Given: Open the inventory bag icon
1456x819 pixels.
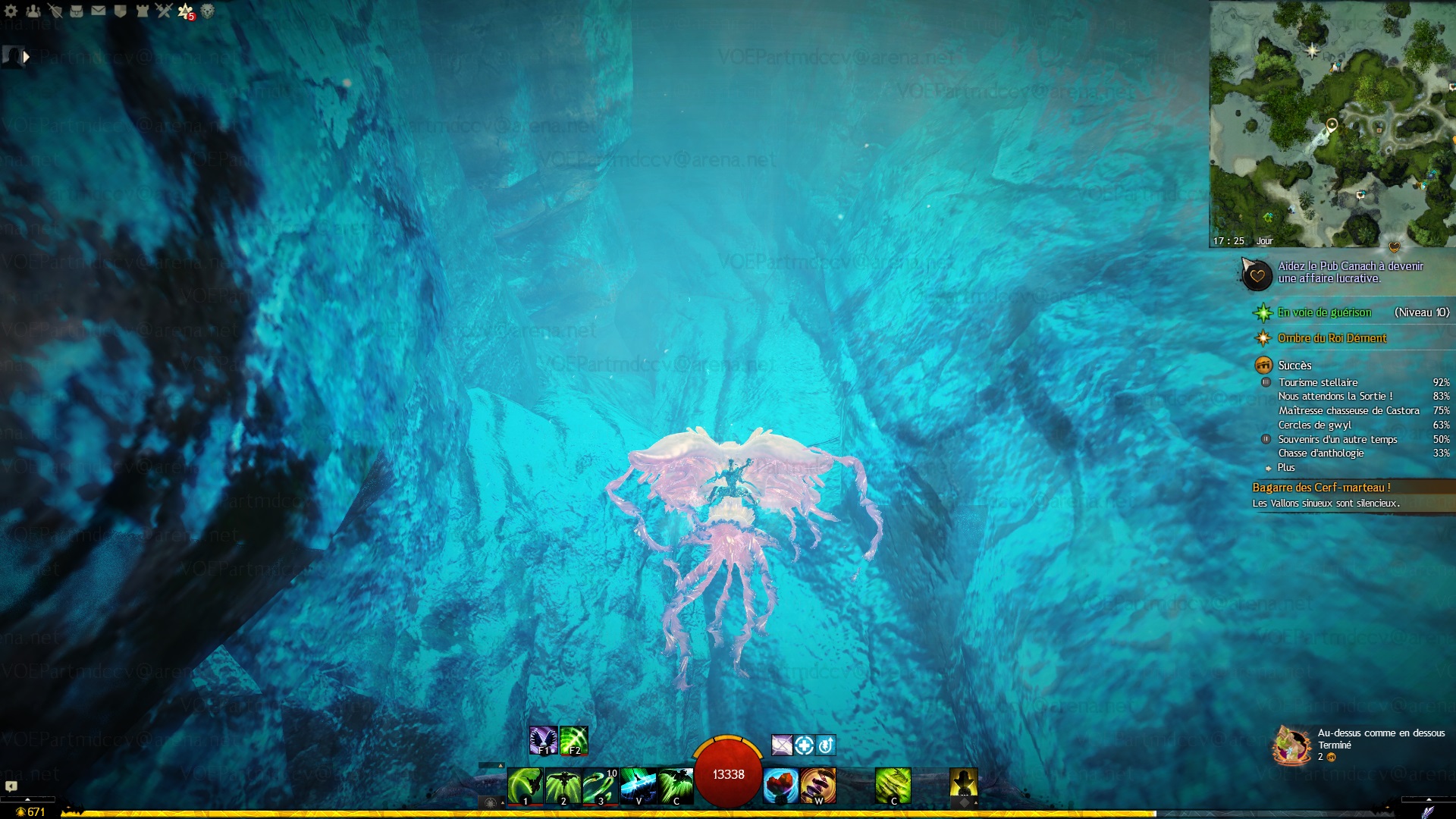Looking at the screenshot, I should click(77, 11).
